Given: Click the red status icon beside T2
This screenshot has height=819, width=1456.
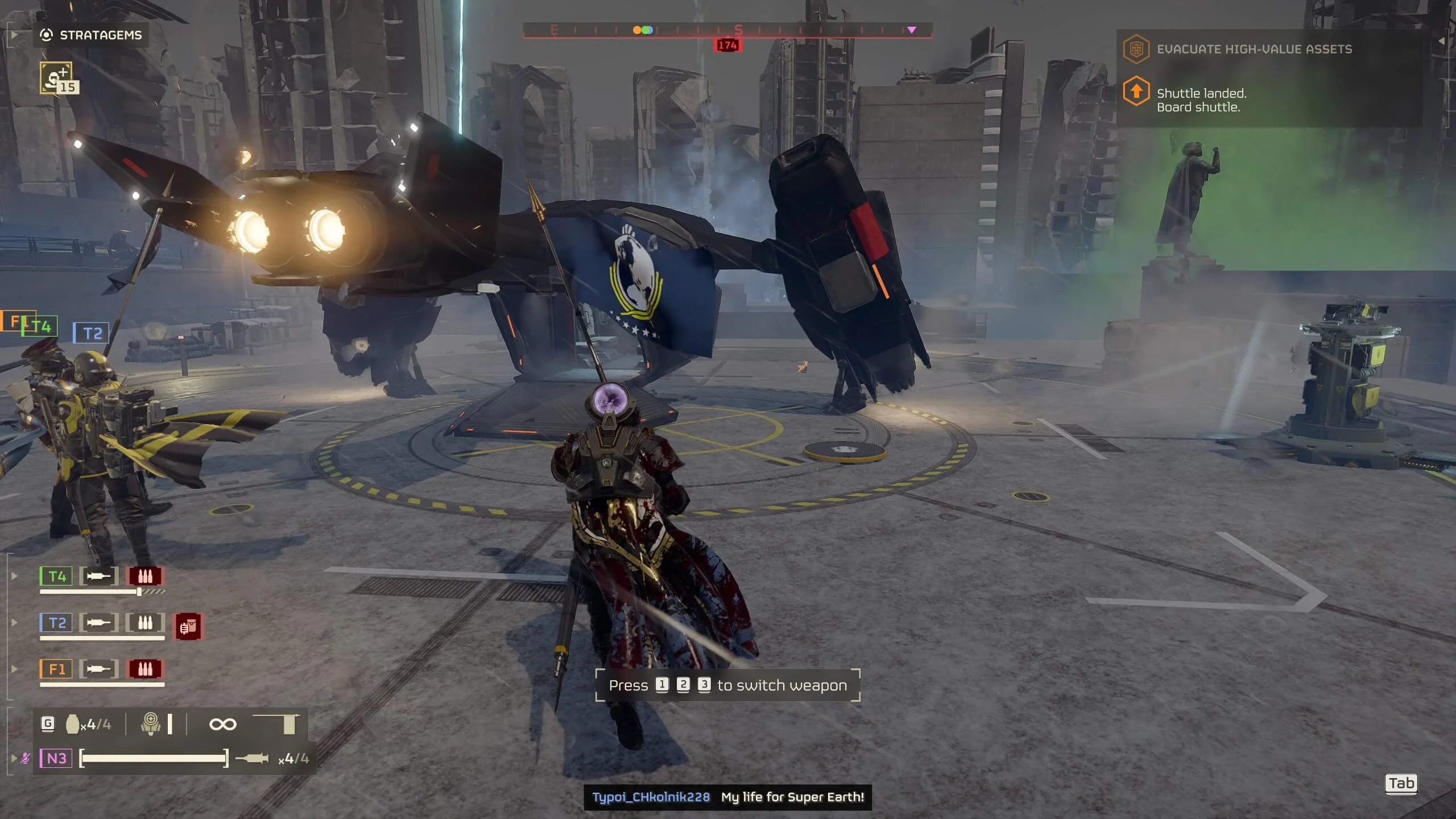Looking at the screenshot, I should (188, 627).
